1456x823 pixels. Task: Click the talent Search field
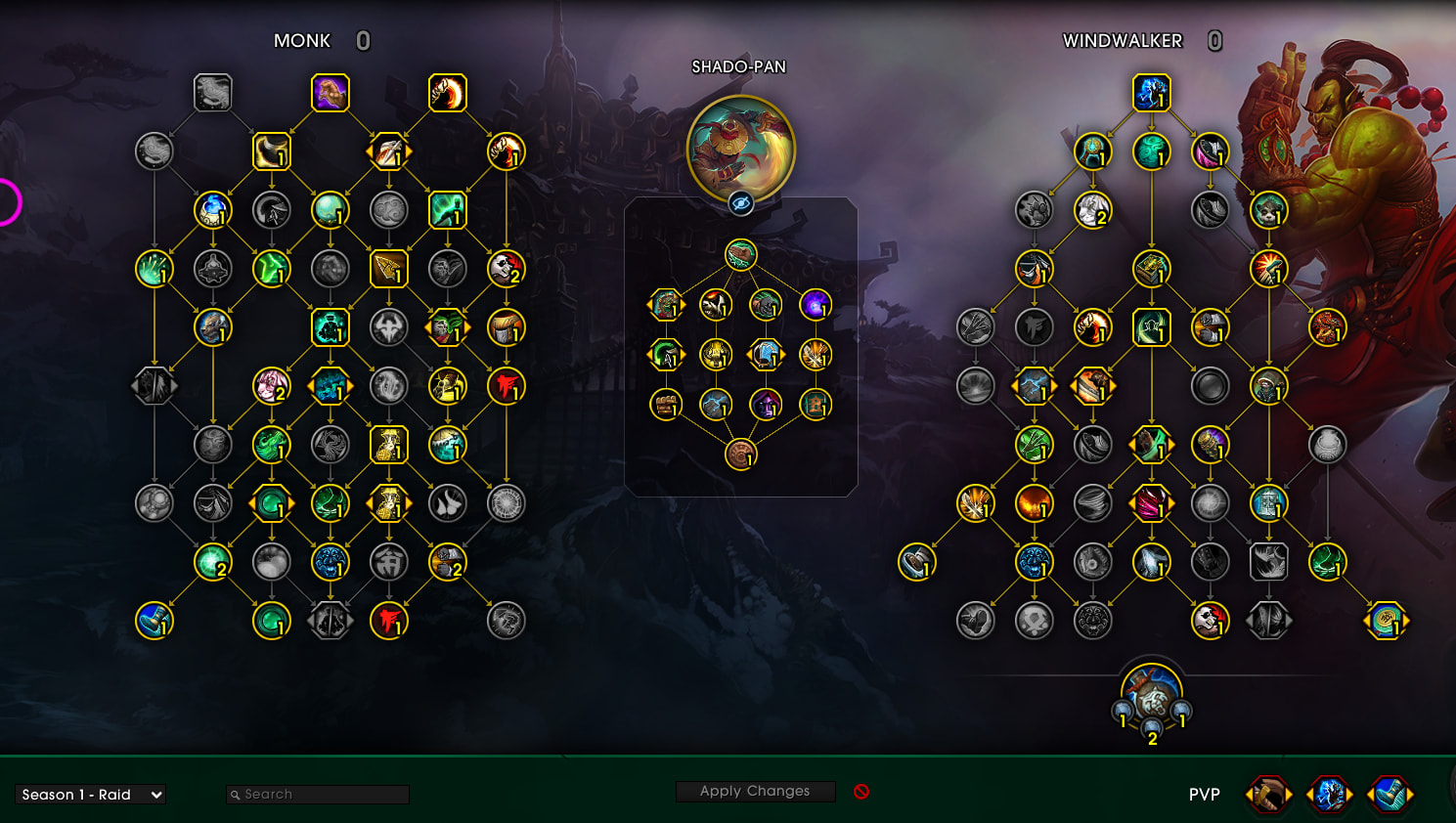318,795
